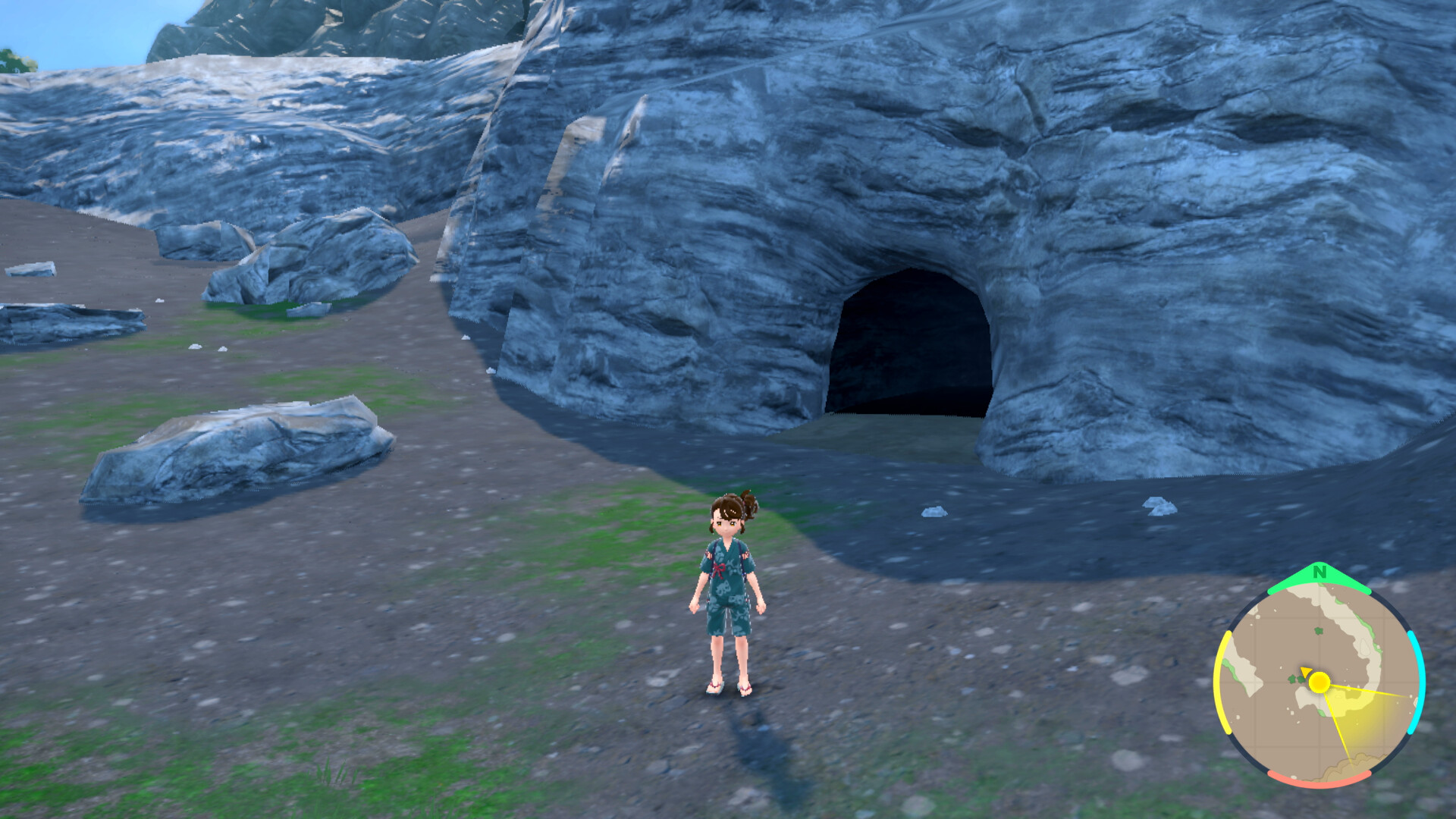
Task: Click the green north compass marker
Action: 1319,573
